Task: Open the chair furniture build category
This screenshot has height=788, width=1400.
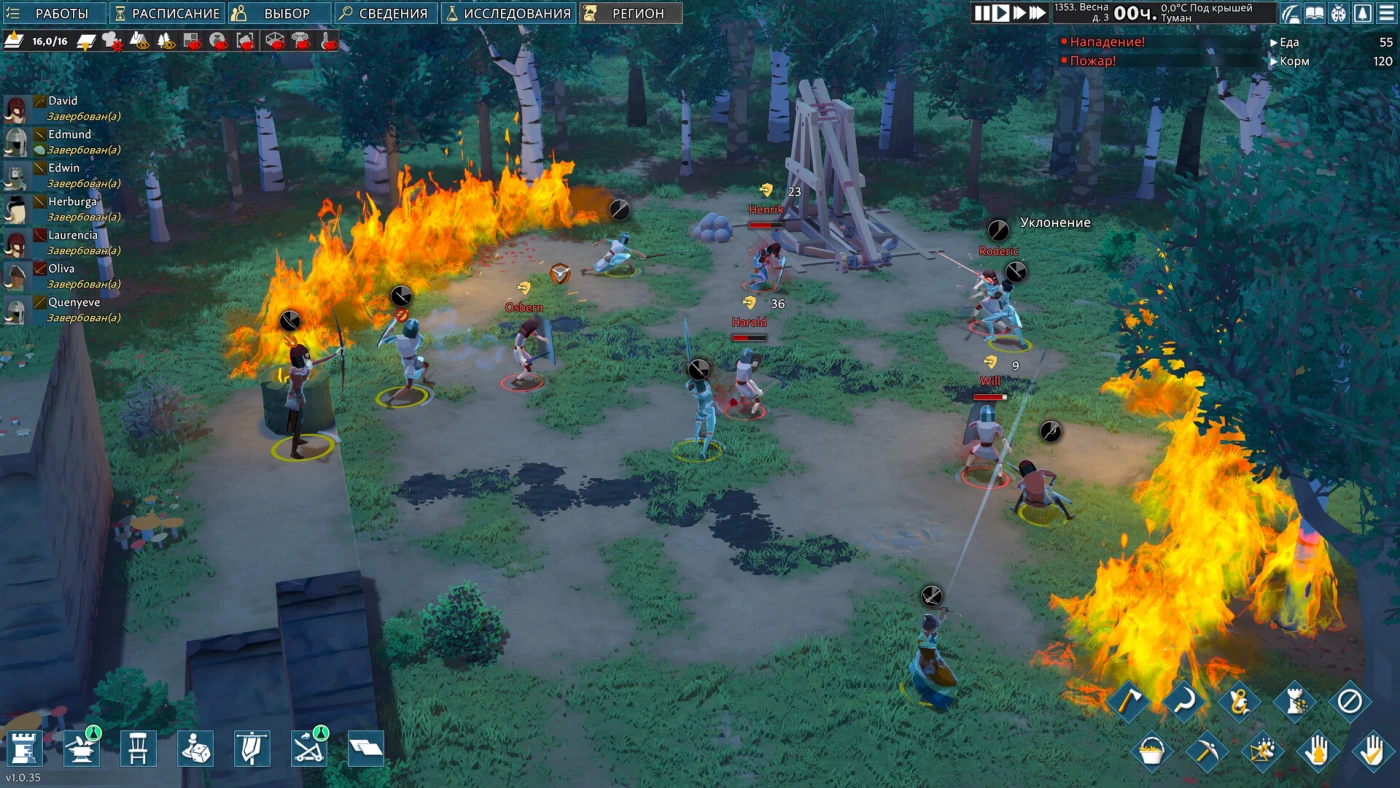Action: tap(138, 748)
